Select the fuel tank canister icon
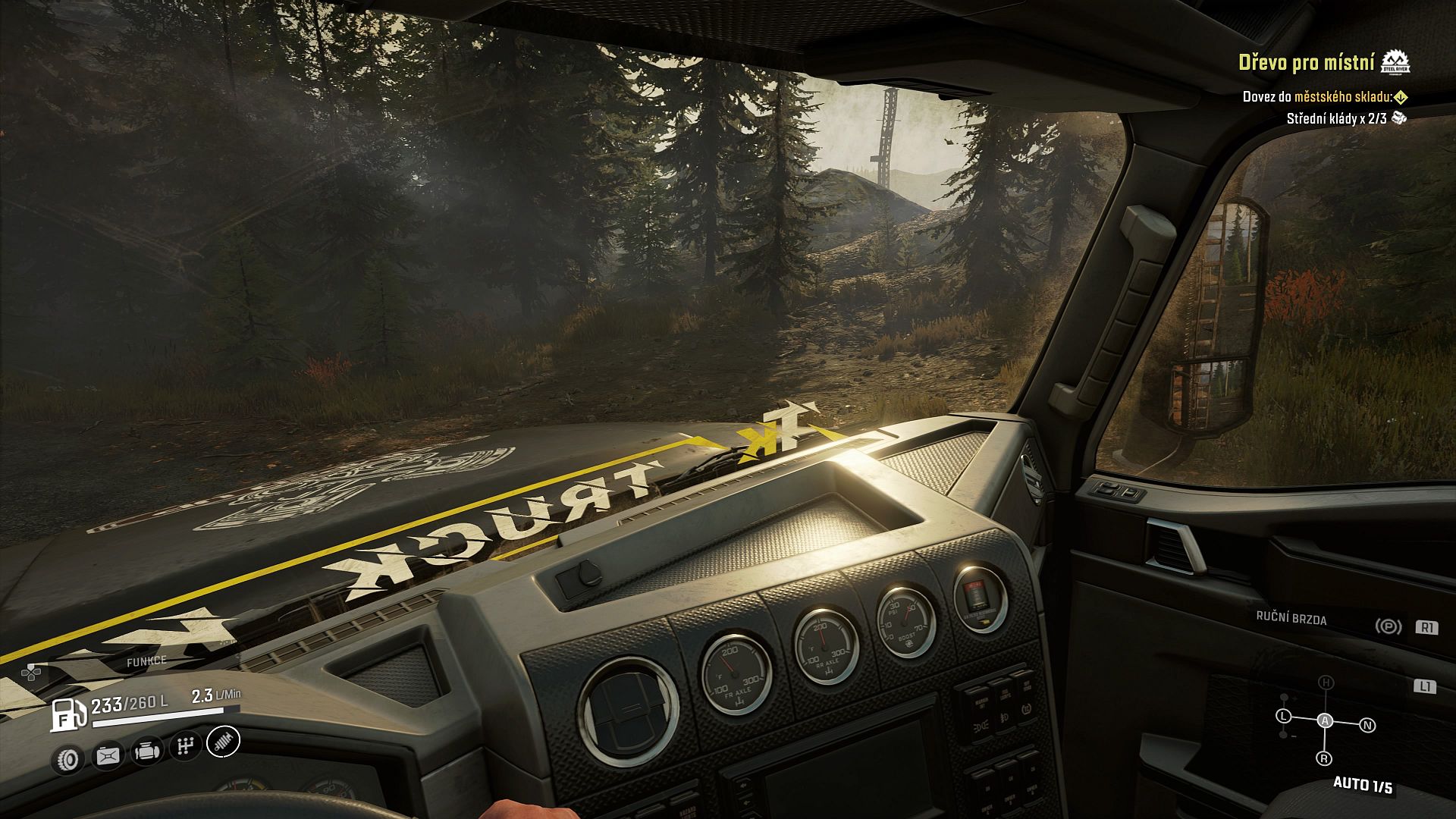 pyautogui.click(x=108, y=755)
